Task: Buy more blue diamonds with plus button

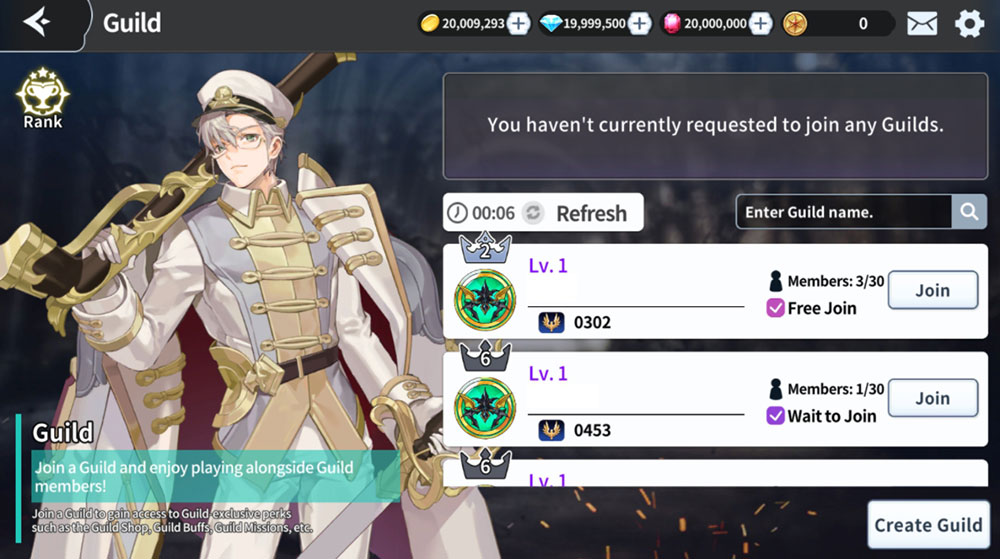Action: [639, 24]
